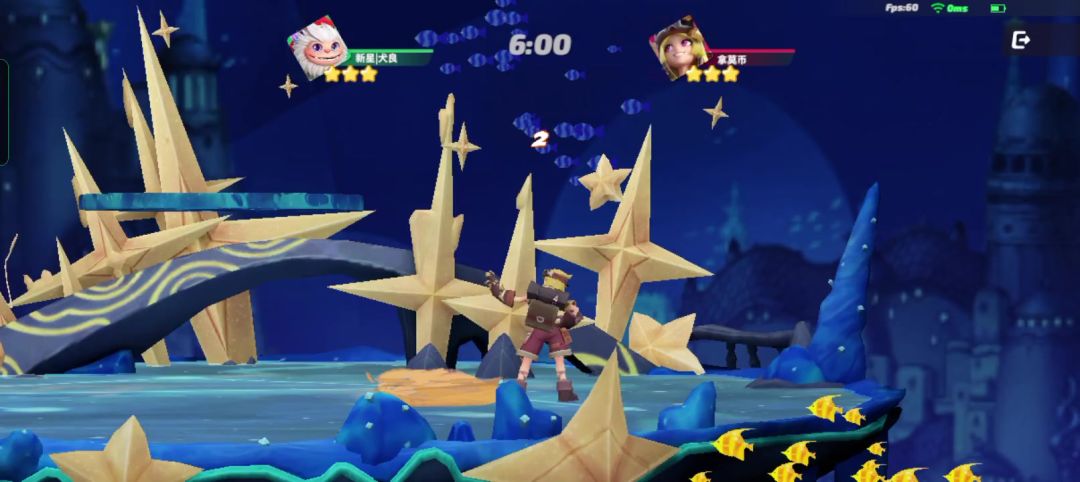Tap the white-haired player's portrait

pos(318,48)
